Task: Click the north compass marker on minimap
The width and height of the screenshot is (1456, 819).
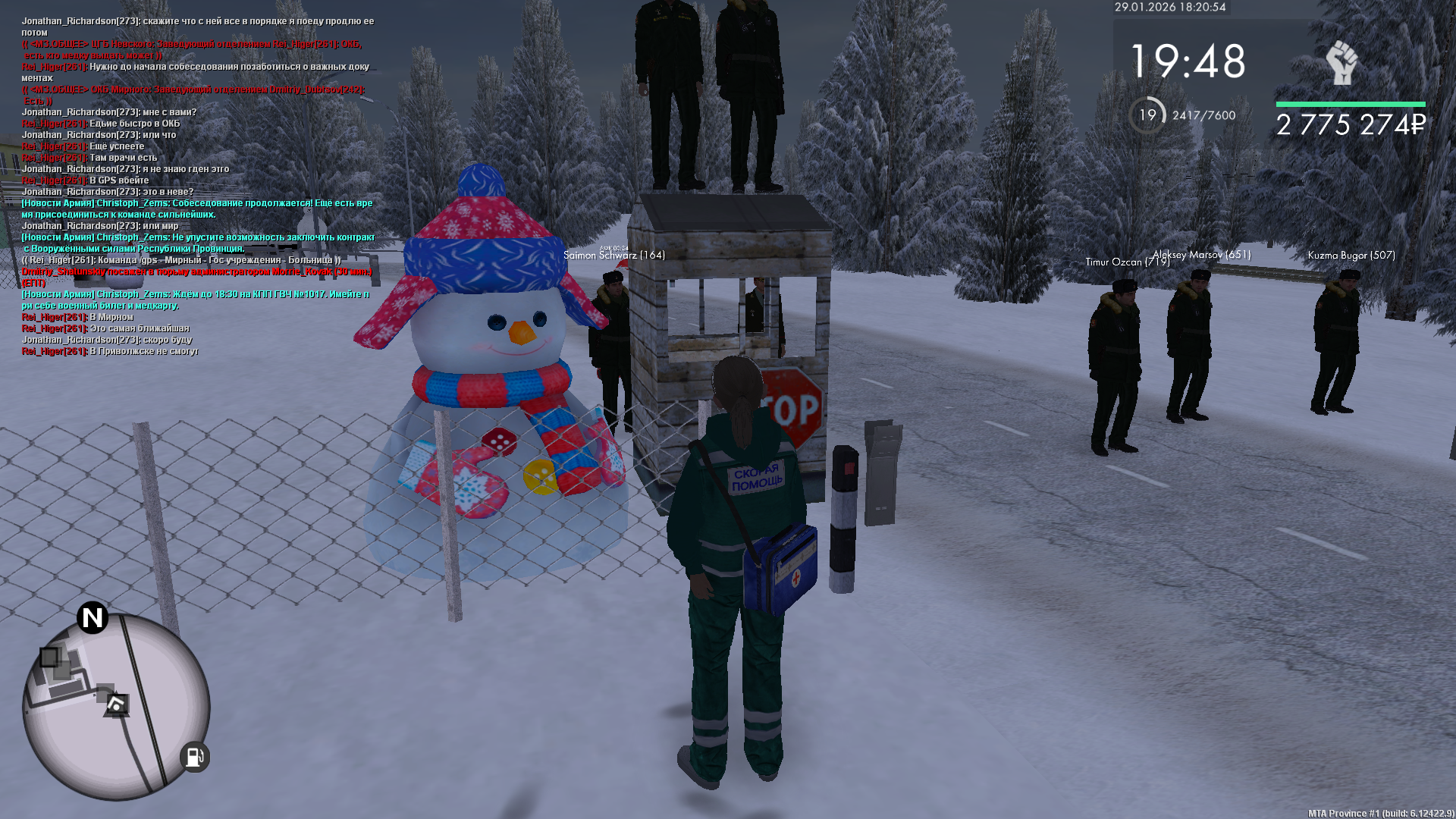Action: coord(93,618)
